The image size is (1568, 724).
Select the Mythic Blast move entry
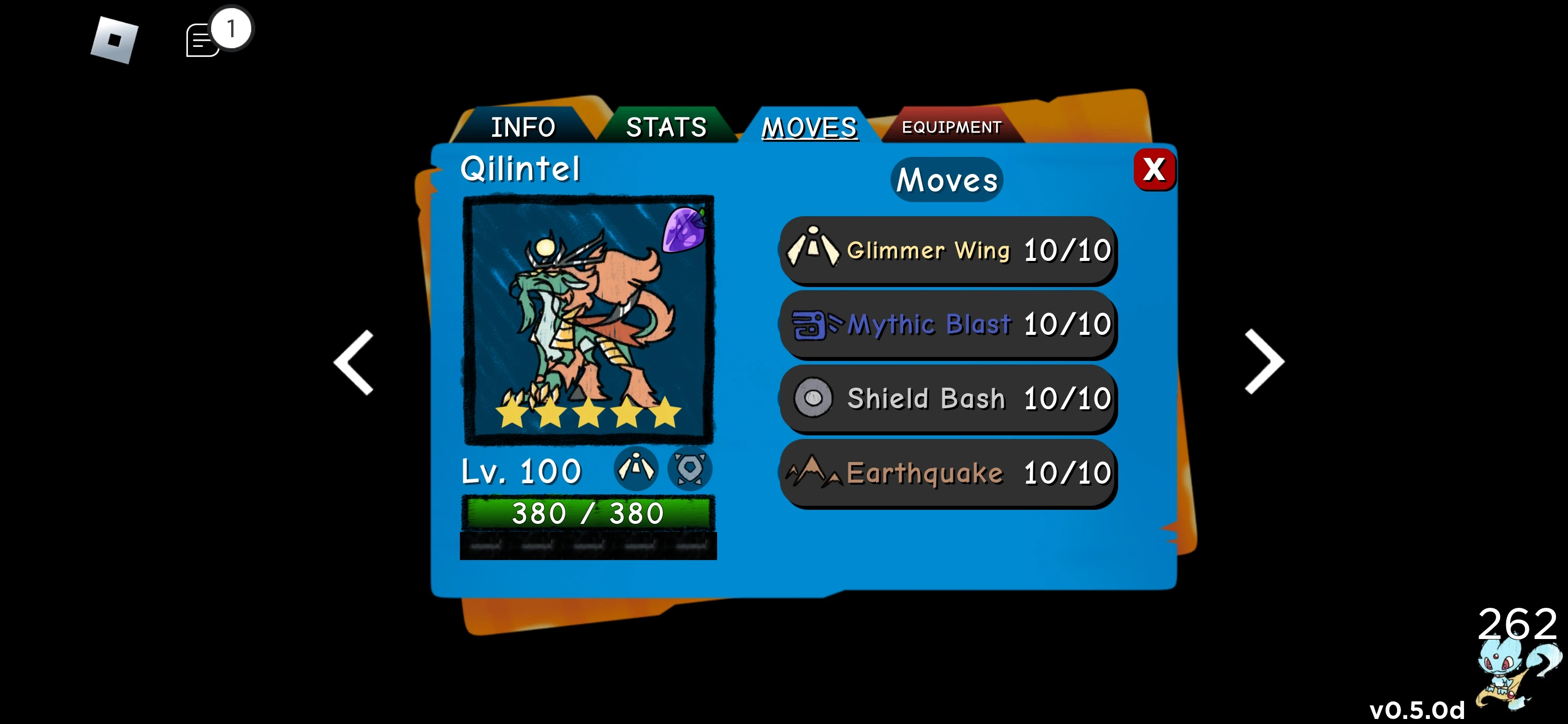[948, 325]
